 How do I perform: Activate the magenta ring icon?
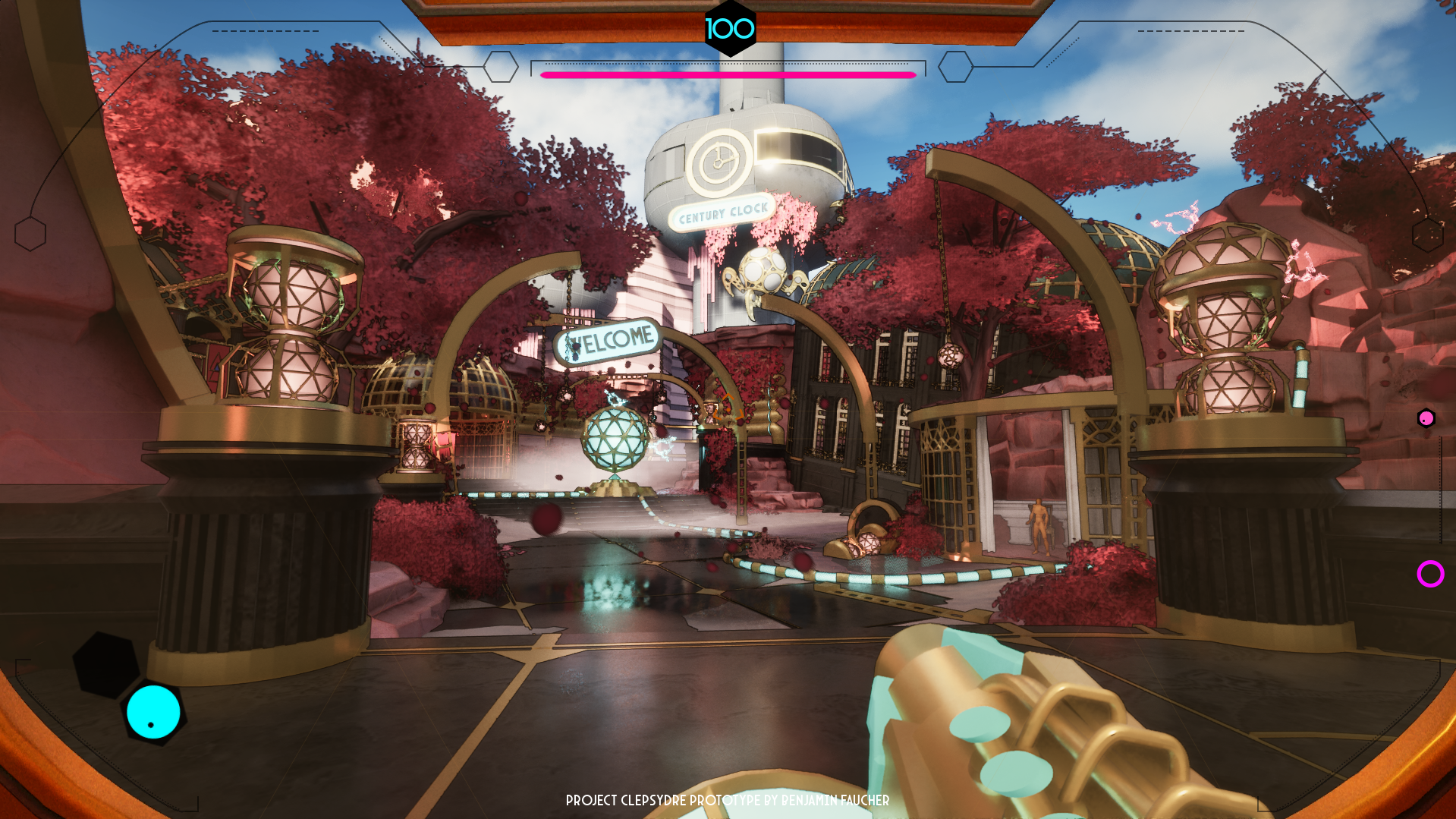pyautogui.click(x=1430, y=574)
